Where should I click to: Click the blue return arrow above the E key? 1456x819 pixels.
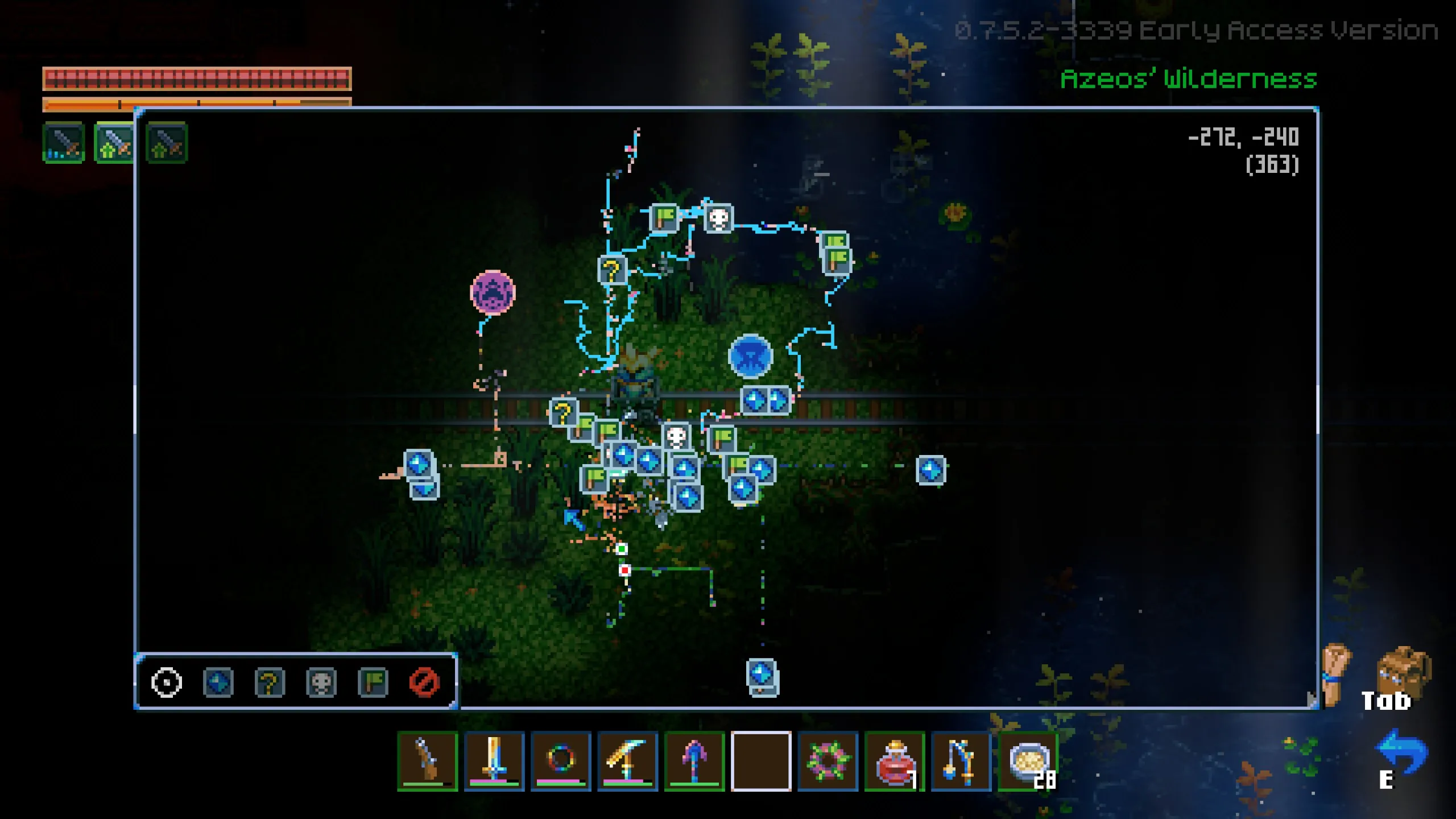tap(1401, 751)
